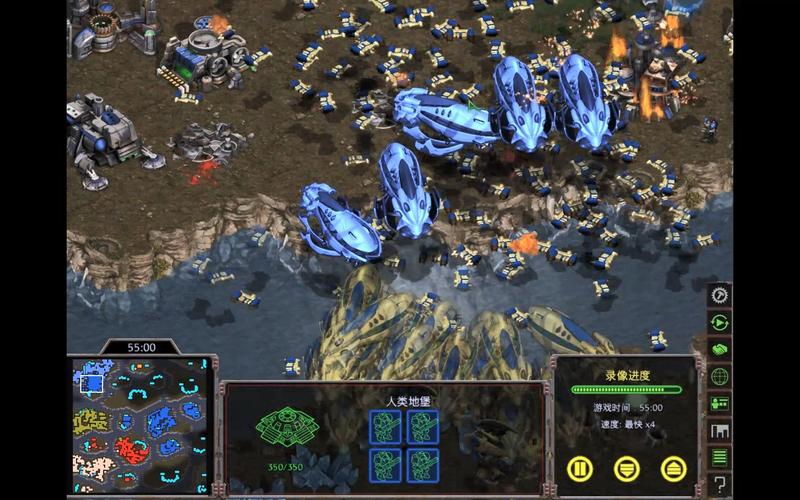The width and height of the screenshot is (800, 500).
Task: Open the green list menu icon
Action: point(719,458)
